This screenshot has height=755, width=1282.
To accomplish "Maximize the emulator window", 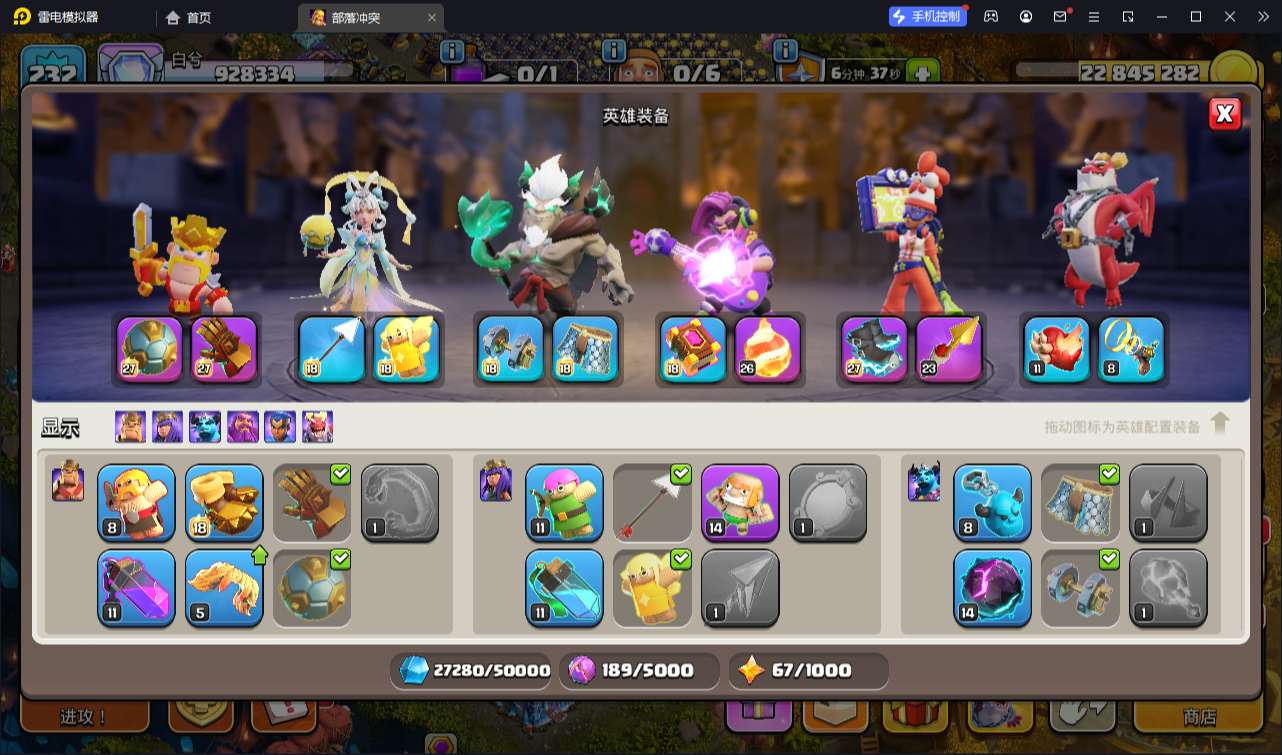I will (x=1196, y=17).
